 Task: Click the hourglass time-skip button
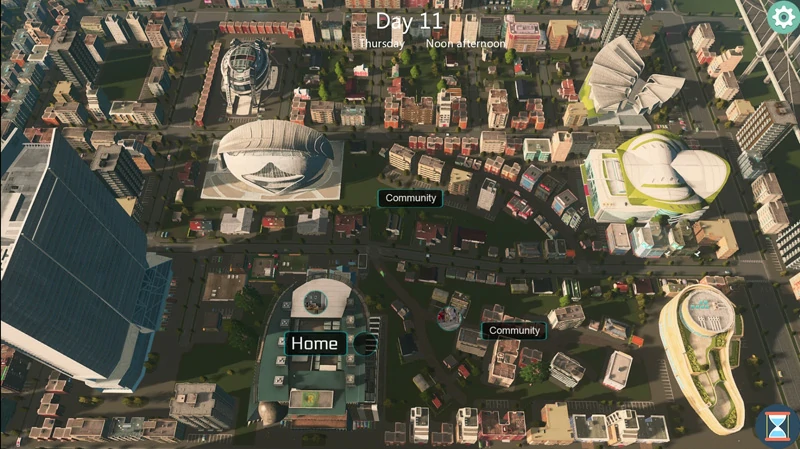[776, 426]
